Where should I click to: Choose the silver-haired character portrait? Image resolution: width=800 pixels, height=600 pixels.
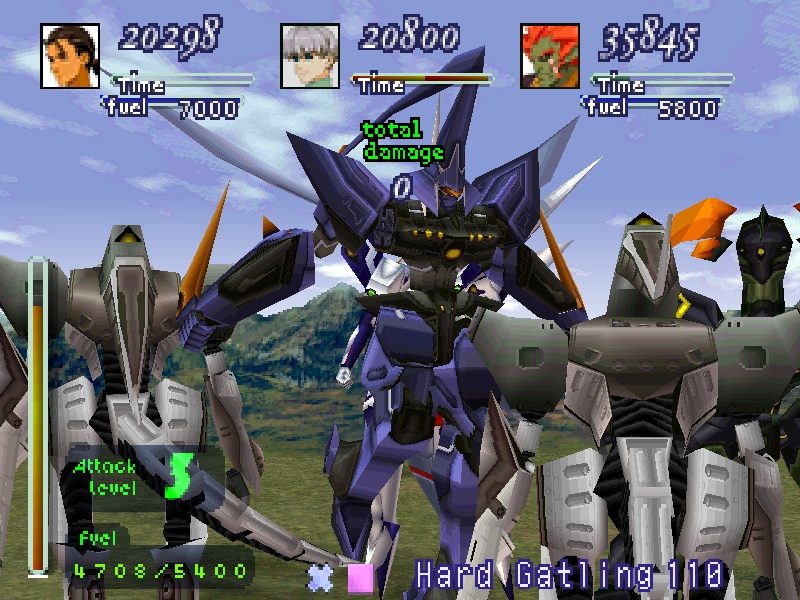click(310, 56)
